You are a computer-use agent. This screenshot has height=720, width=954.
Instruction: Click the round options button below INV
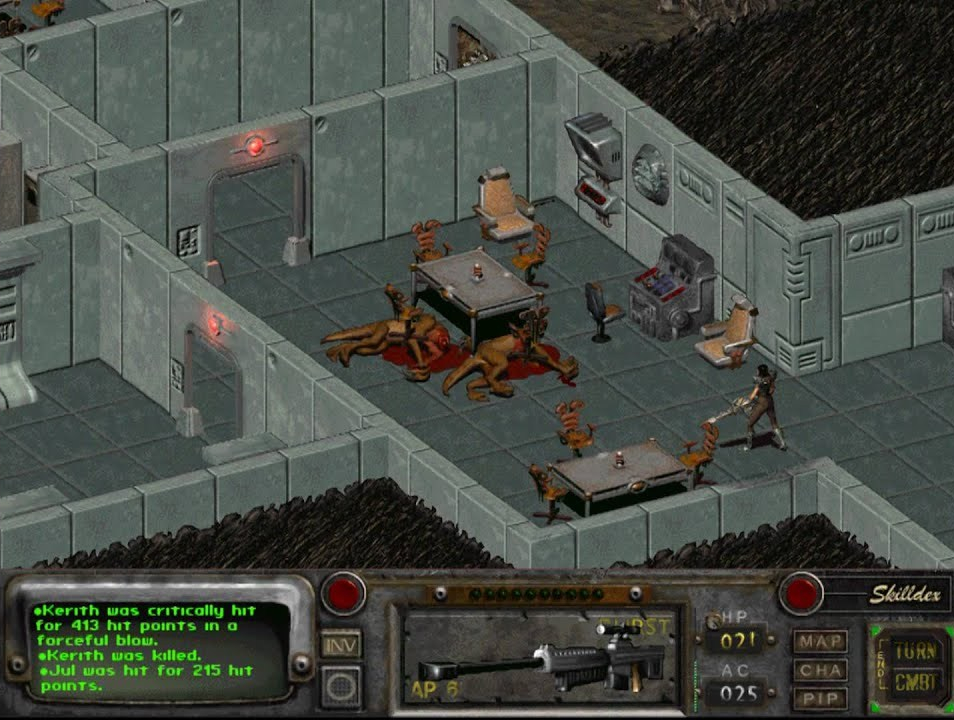coord(342,686)
